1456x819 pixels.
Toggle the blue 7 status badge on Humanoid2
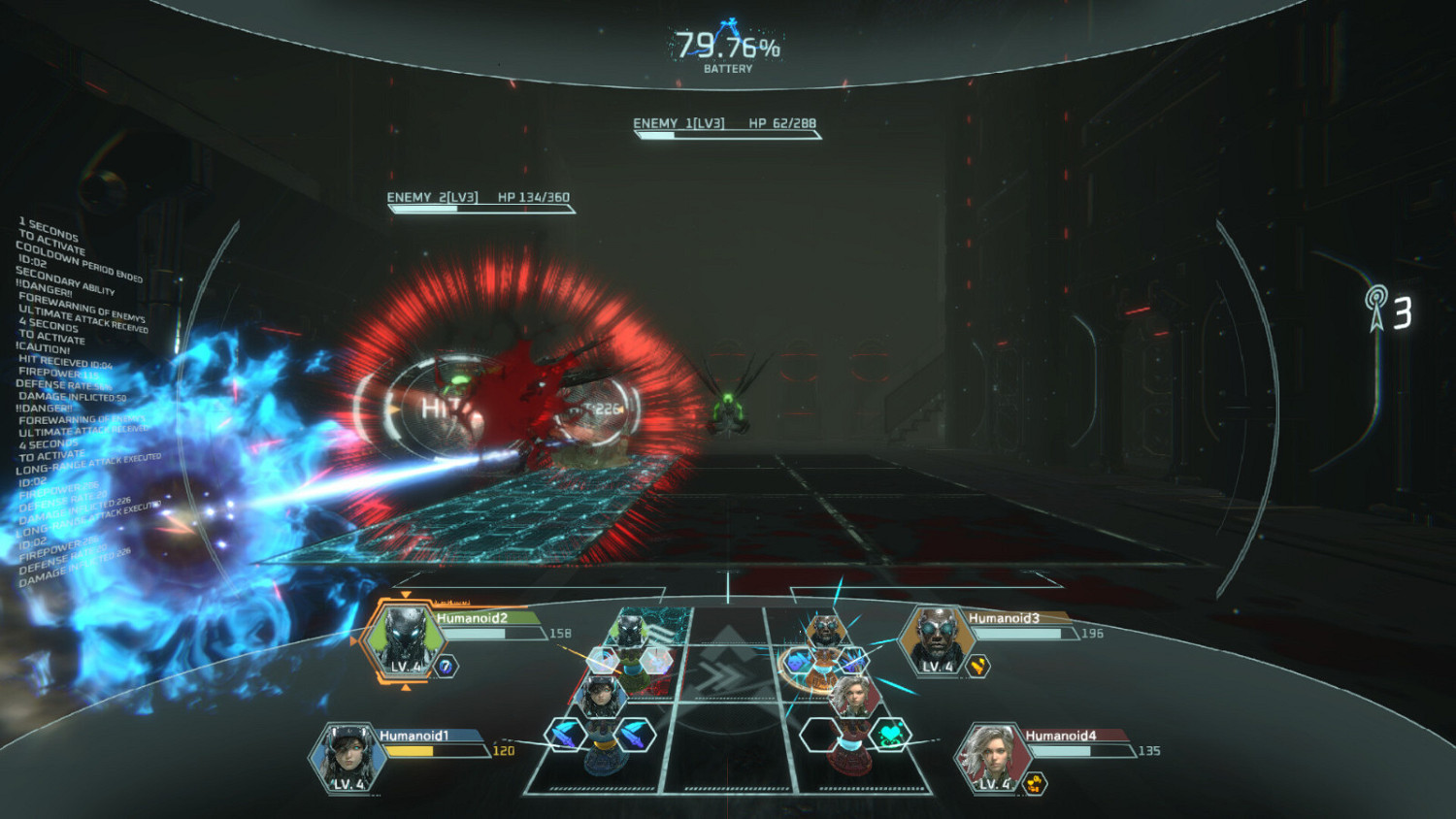[447, 665]
